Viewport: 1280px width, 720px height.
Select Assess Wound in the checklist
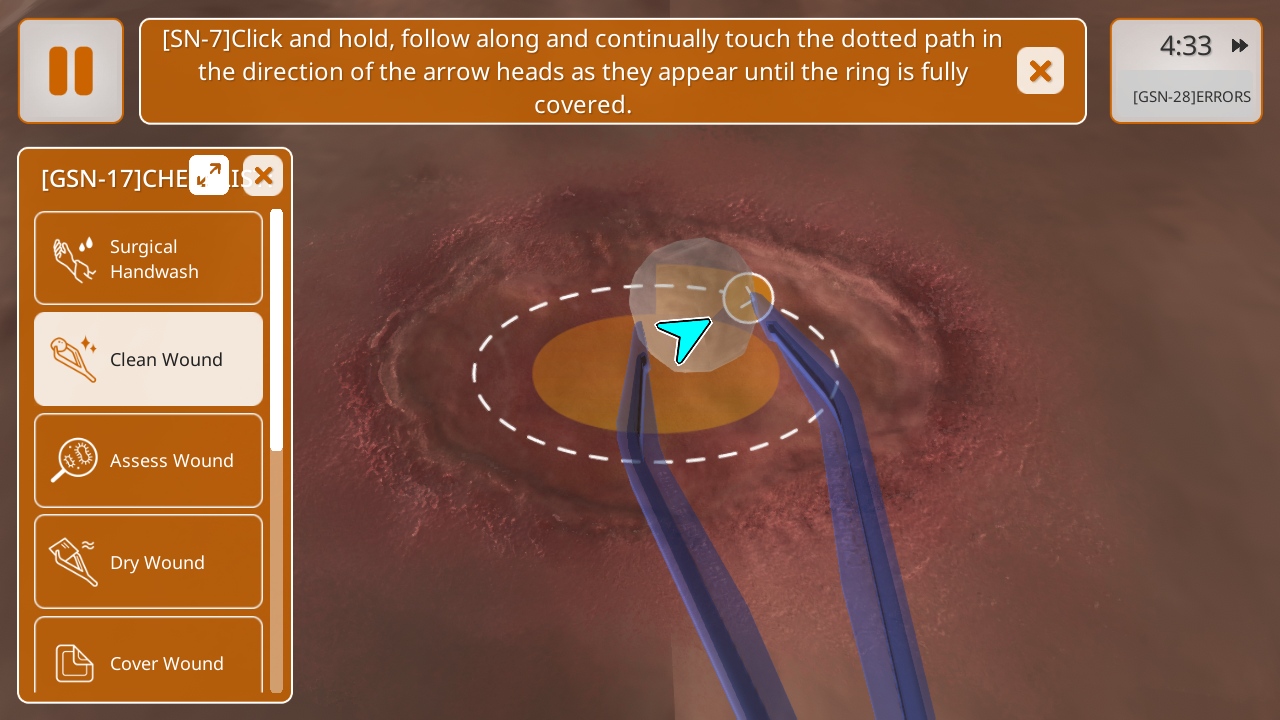coord(149,460)
